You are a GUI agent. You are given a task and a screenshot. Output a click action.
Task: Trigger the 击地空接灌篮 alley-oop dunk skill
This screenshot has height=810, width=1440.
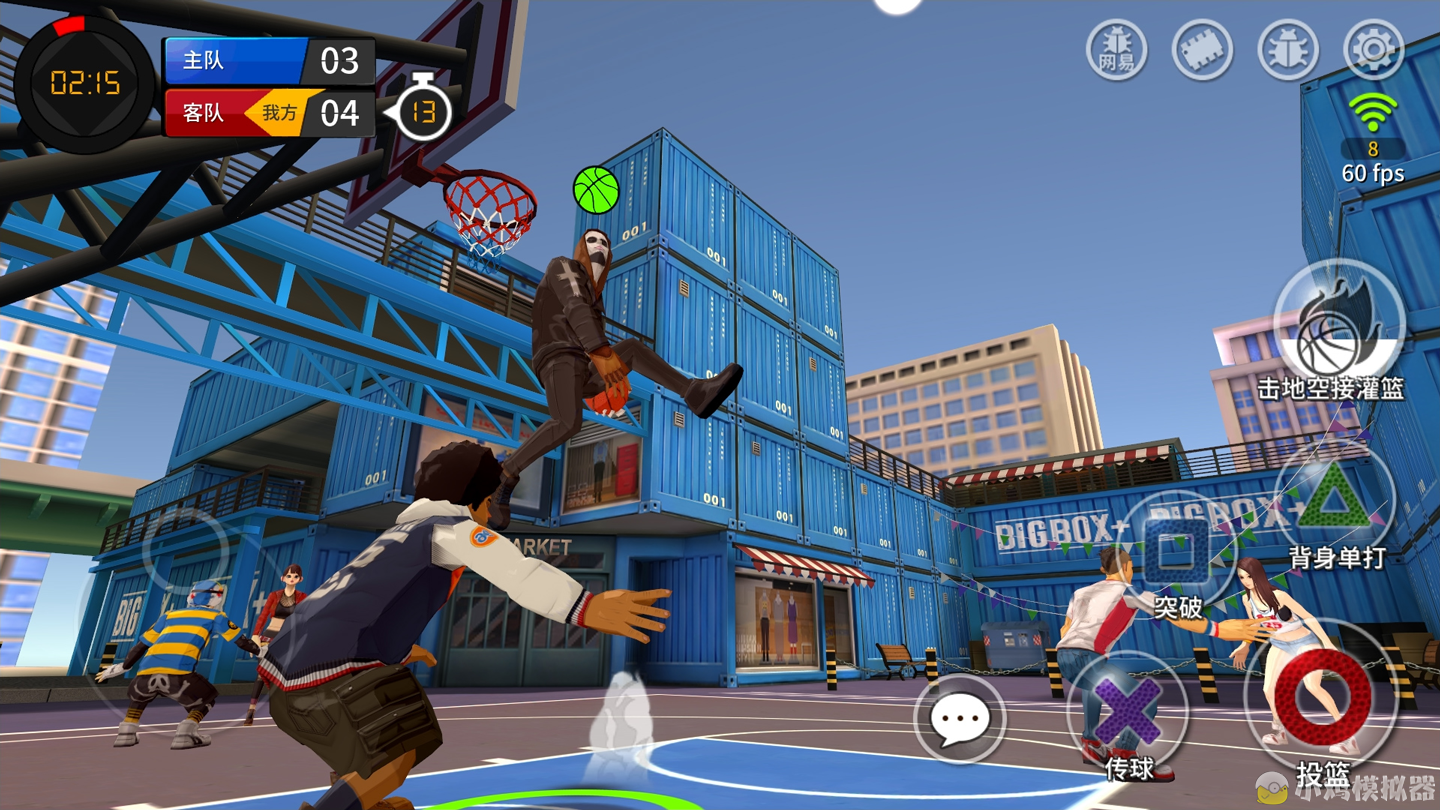coord(1338,324)
